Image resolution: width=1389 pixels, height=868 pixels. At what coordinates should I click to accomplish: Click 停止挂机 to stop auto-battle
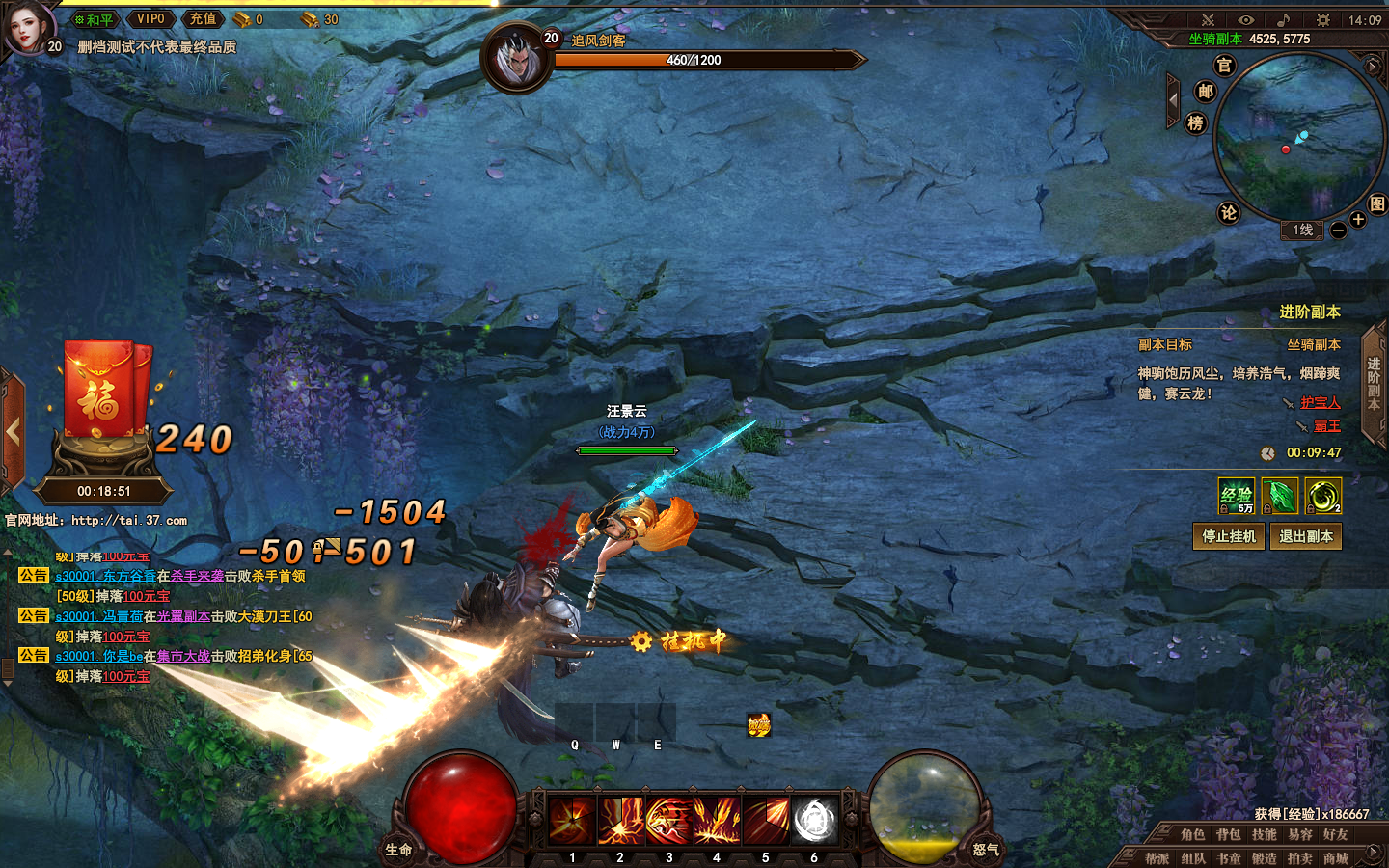(x=1228, y=536)
